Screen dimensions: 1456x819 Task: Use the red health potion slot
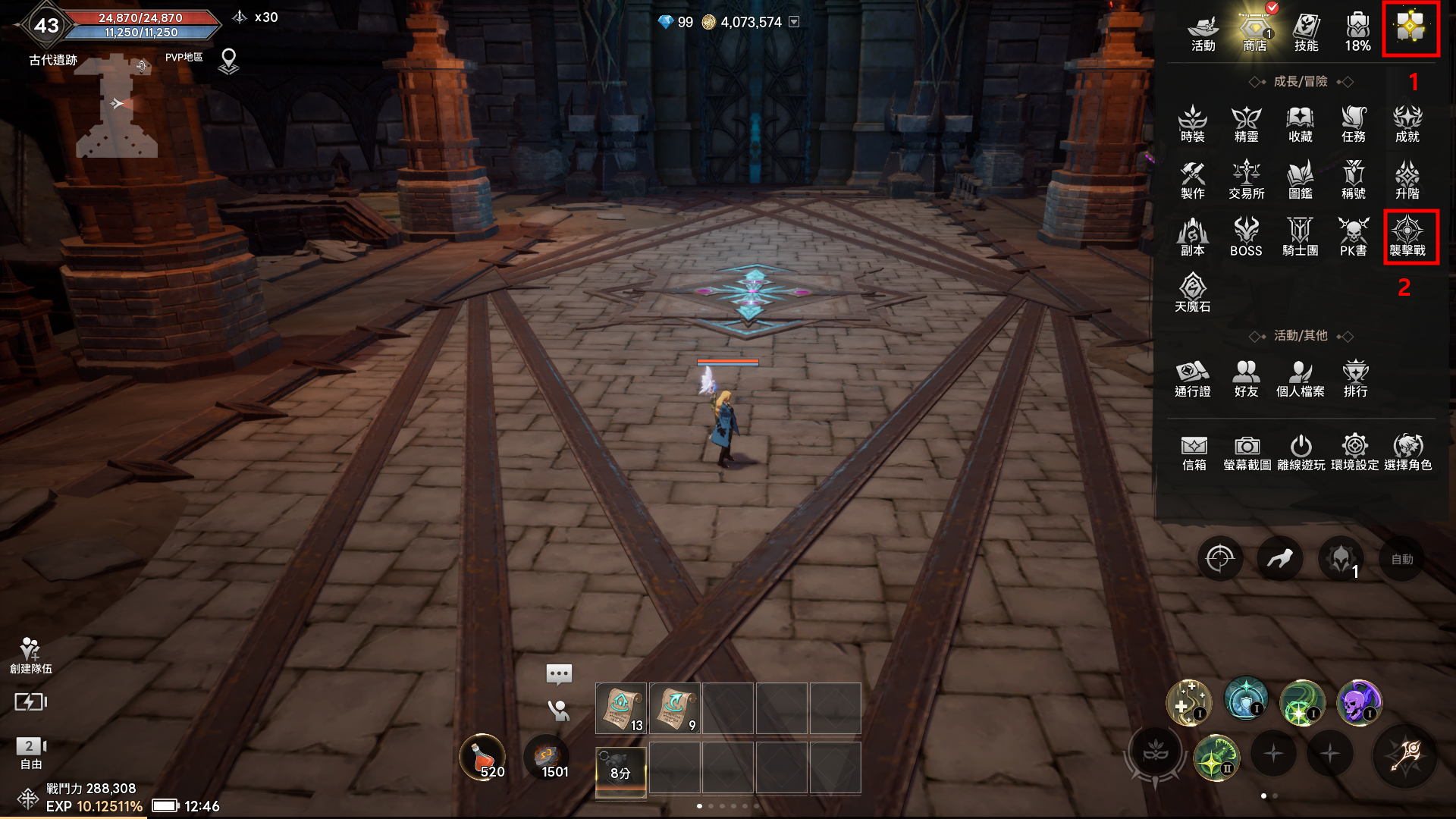[x=482, y=757]
